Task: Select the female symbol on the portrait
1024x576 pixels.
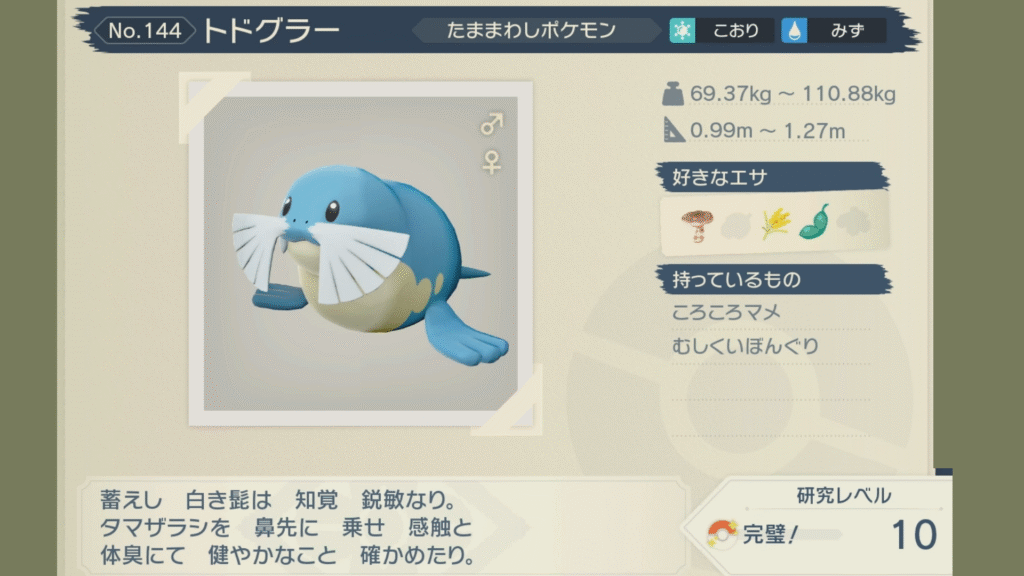Action: click(492, 162)
